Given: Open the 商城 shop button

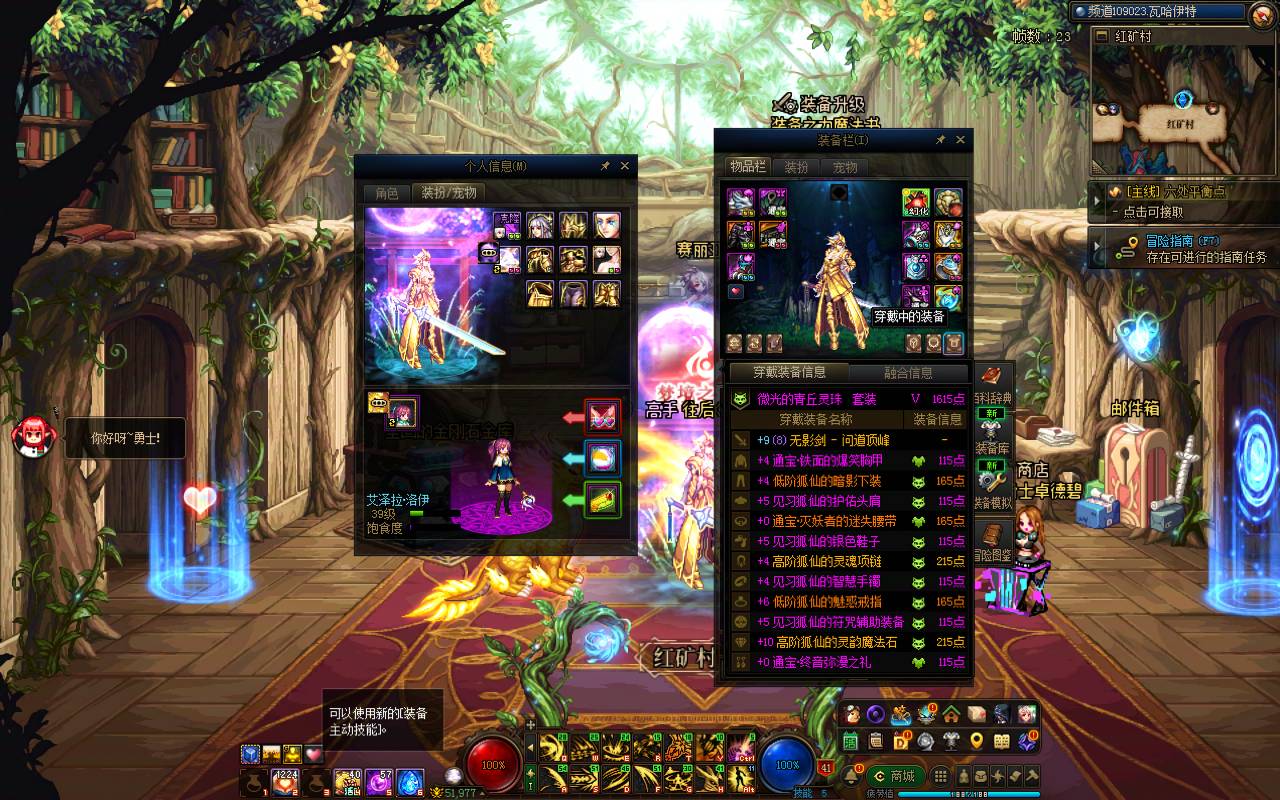Looking at the screenshot, I should coord(894,776).
